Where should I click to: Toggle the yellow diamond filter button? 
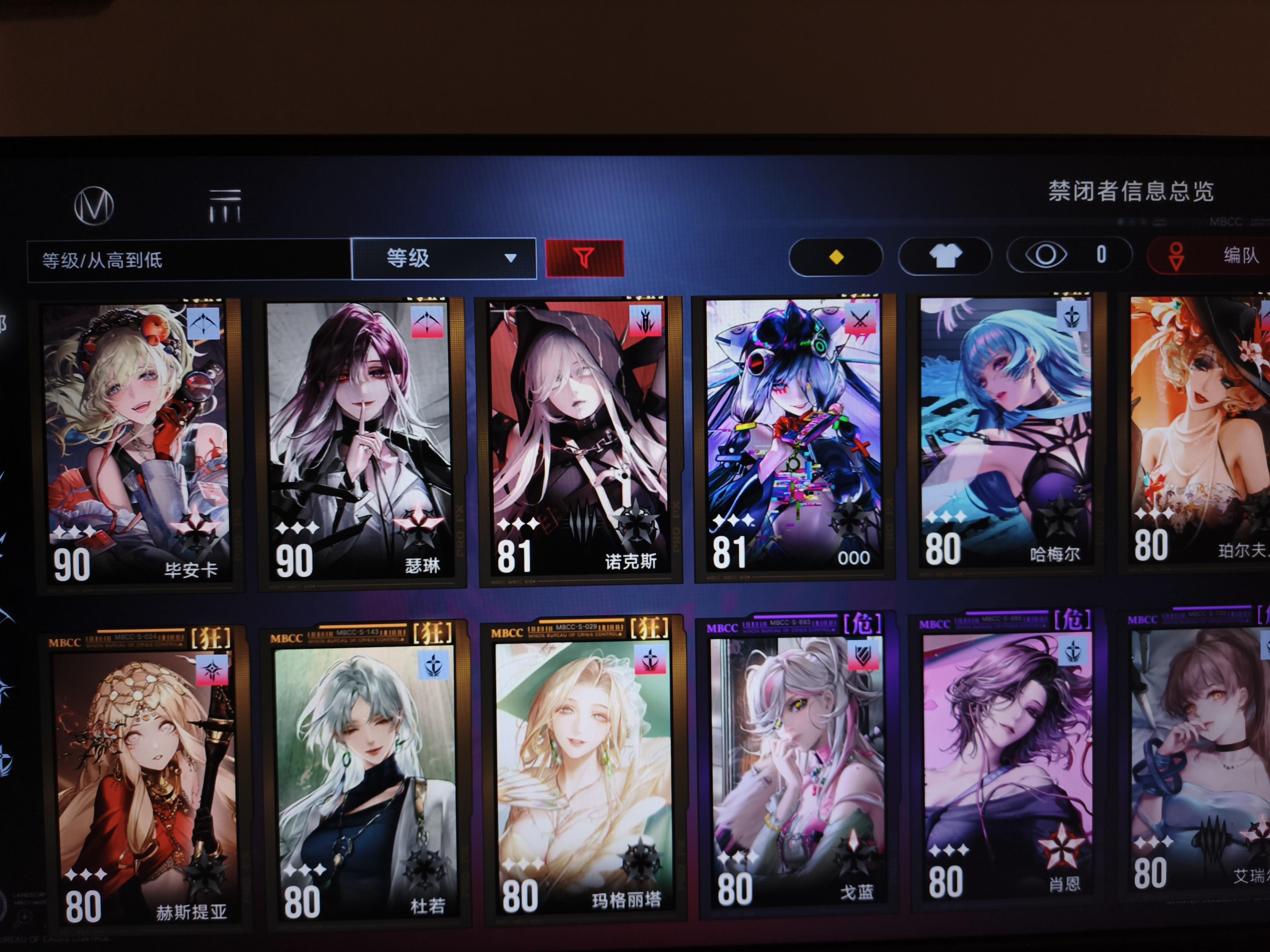(x=836, y=257)
